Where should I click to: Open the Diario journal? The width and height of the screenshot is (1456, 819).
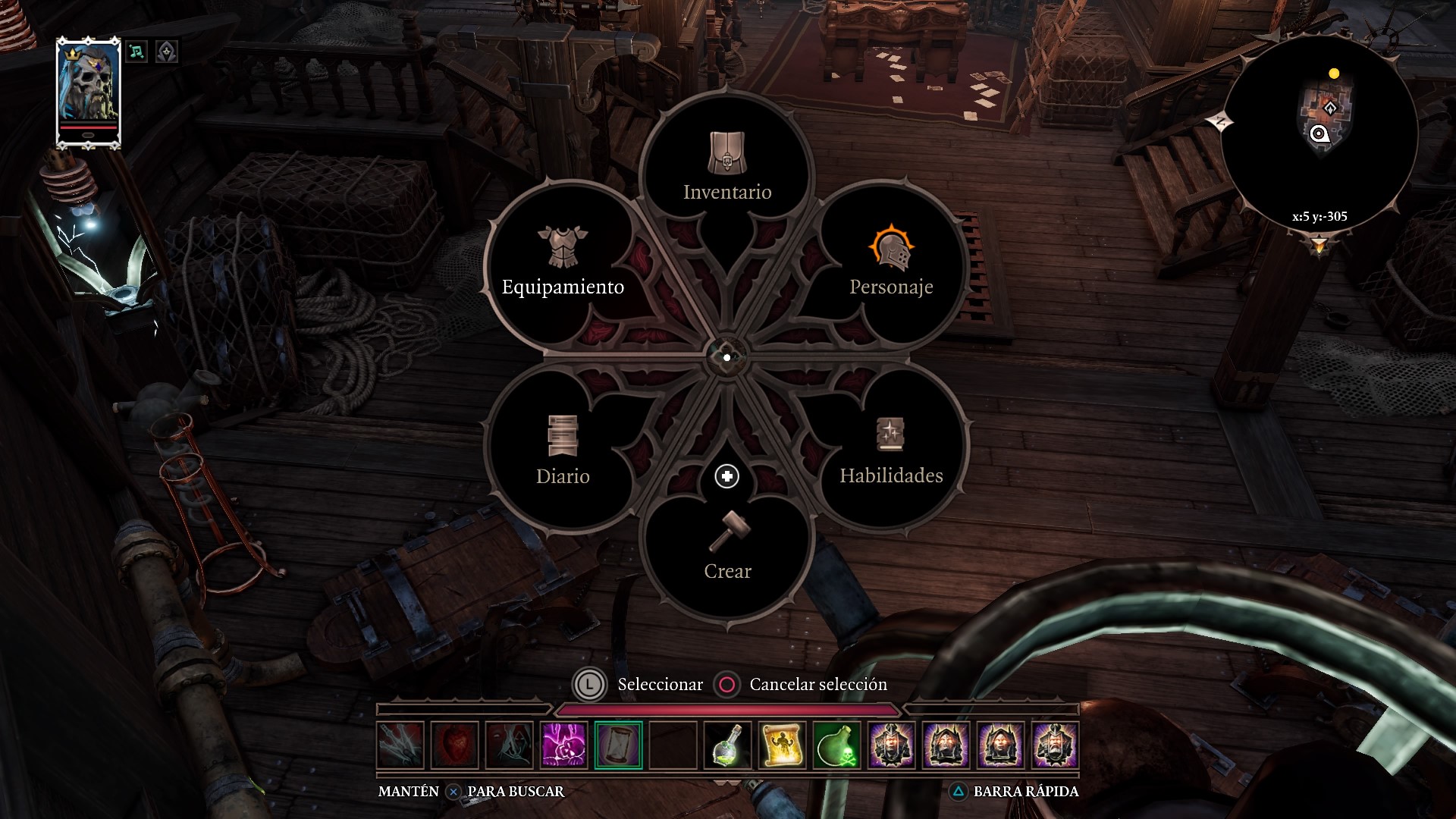pyautogui.click(x=562, y=452)
